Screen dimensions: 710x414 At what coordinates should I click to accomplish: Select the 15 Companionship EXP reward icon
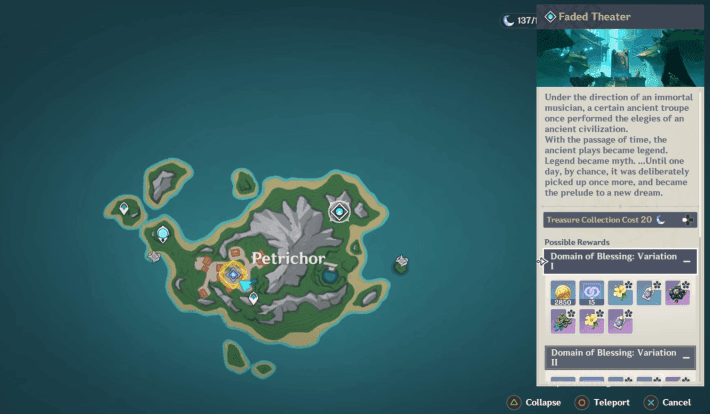[591, 292]
